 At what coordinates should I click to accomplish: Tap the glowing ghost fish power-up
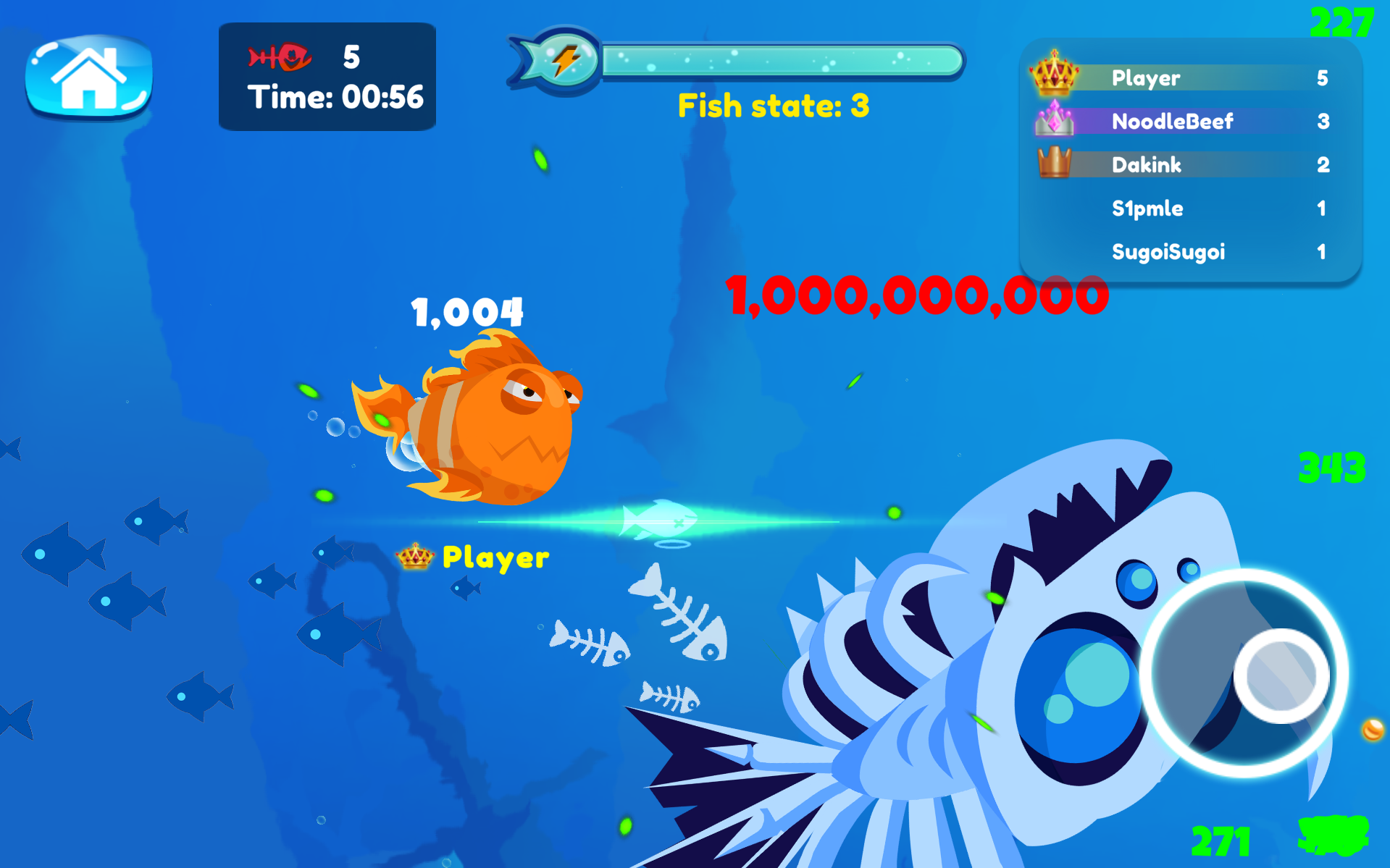(x=658, y=515)
